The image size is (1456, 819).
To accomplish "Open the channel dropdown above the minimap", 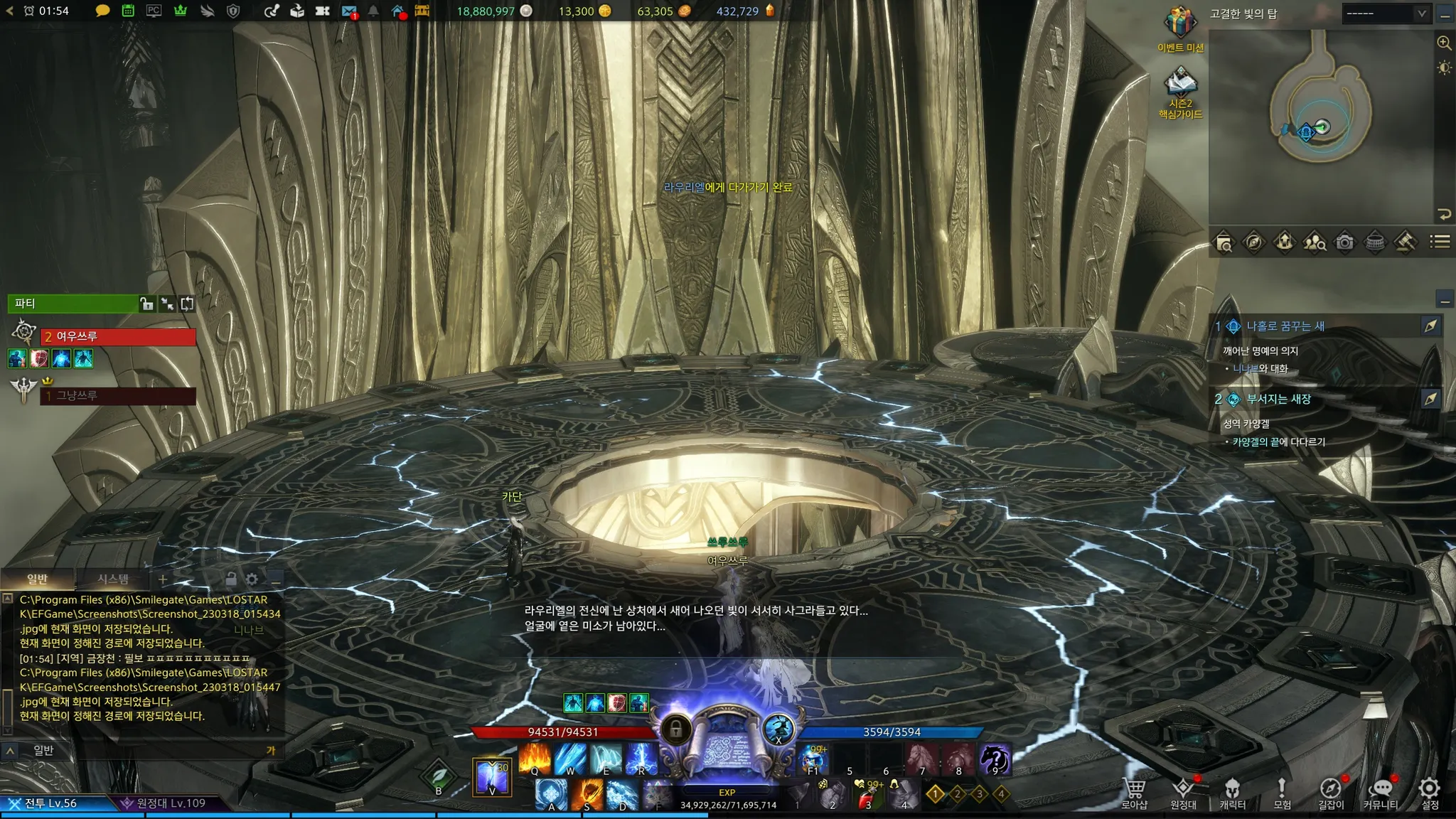I will [x=1386, y=14].
